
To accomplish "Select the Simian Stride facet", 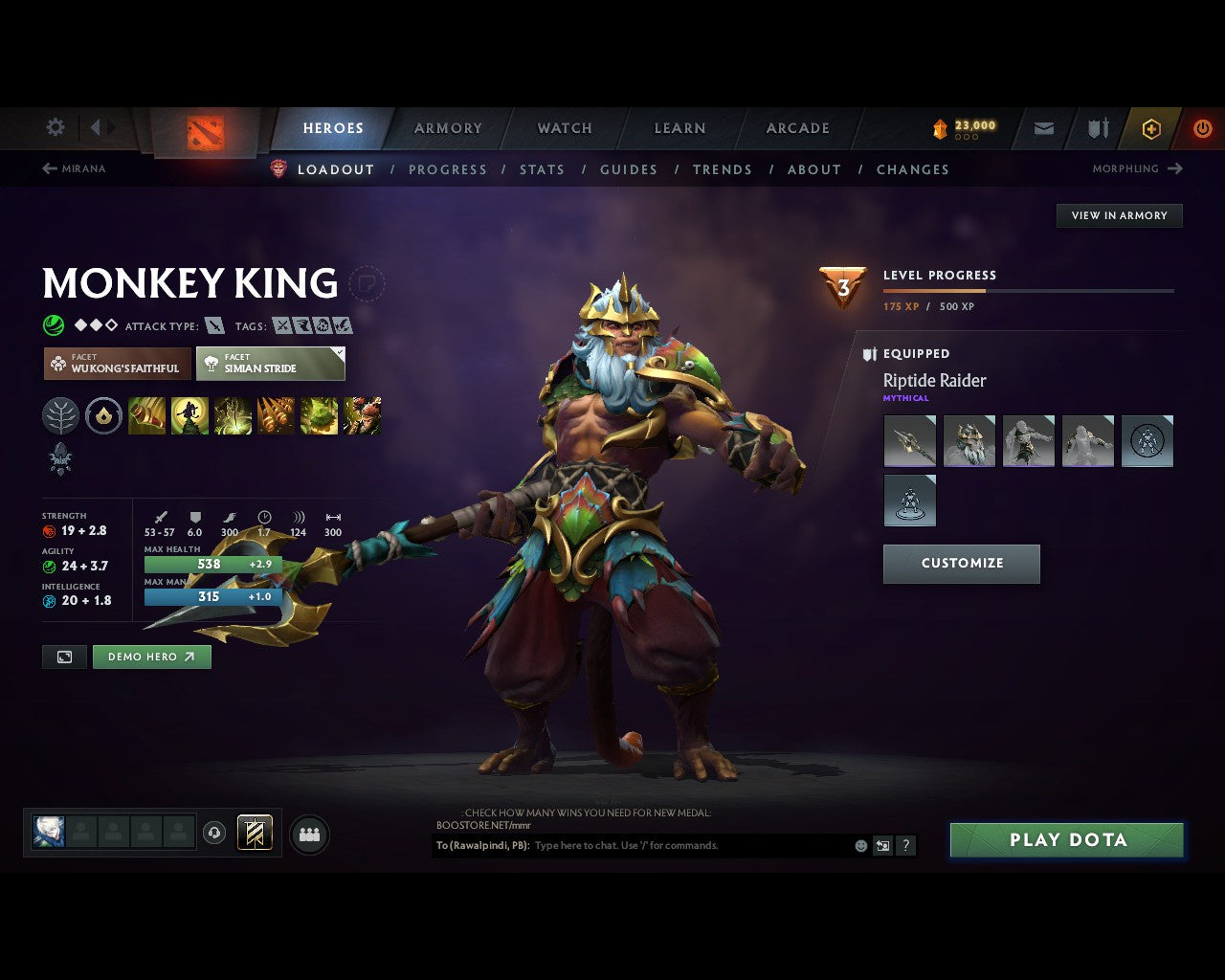I will (269, 364).
